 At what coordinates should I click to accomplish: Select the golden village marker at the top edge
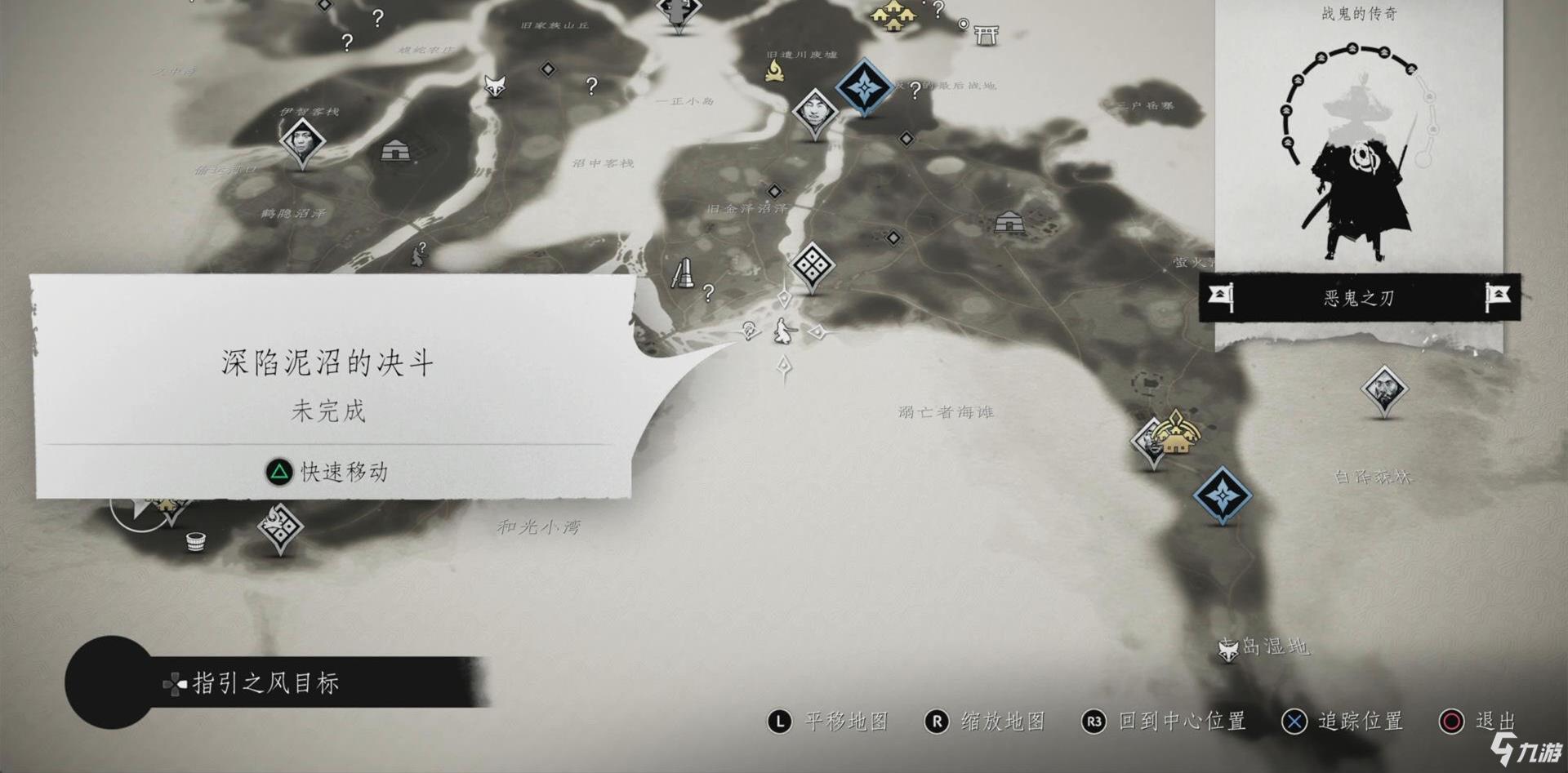tap(893, 15)
